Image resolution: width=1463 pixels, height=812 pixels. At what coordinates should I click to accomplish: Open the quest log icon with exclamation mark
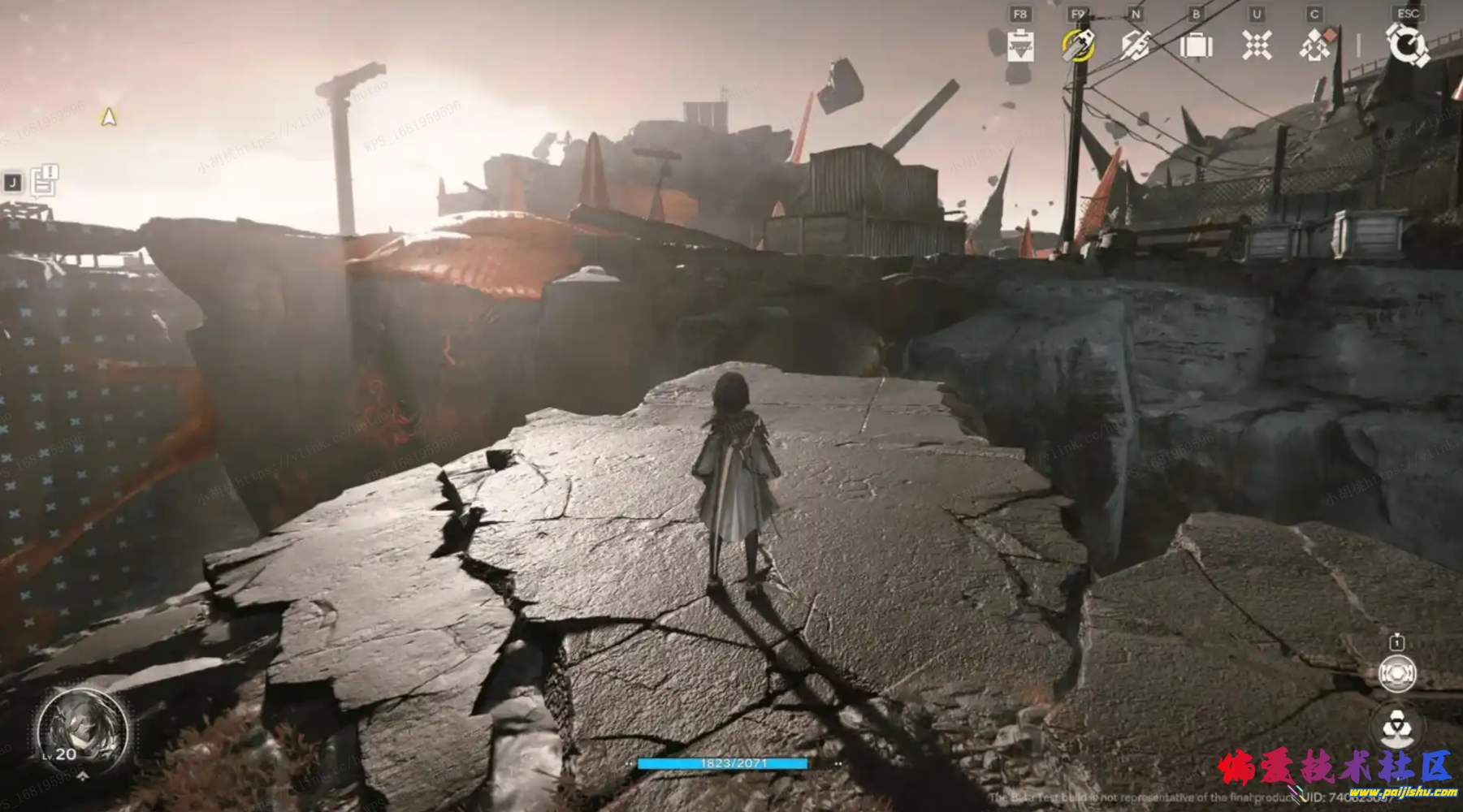coord(44,181)
